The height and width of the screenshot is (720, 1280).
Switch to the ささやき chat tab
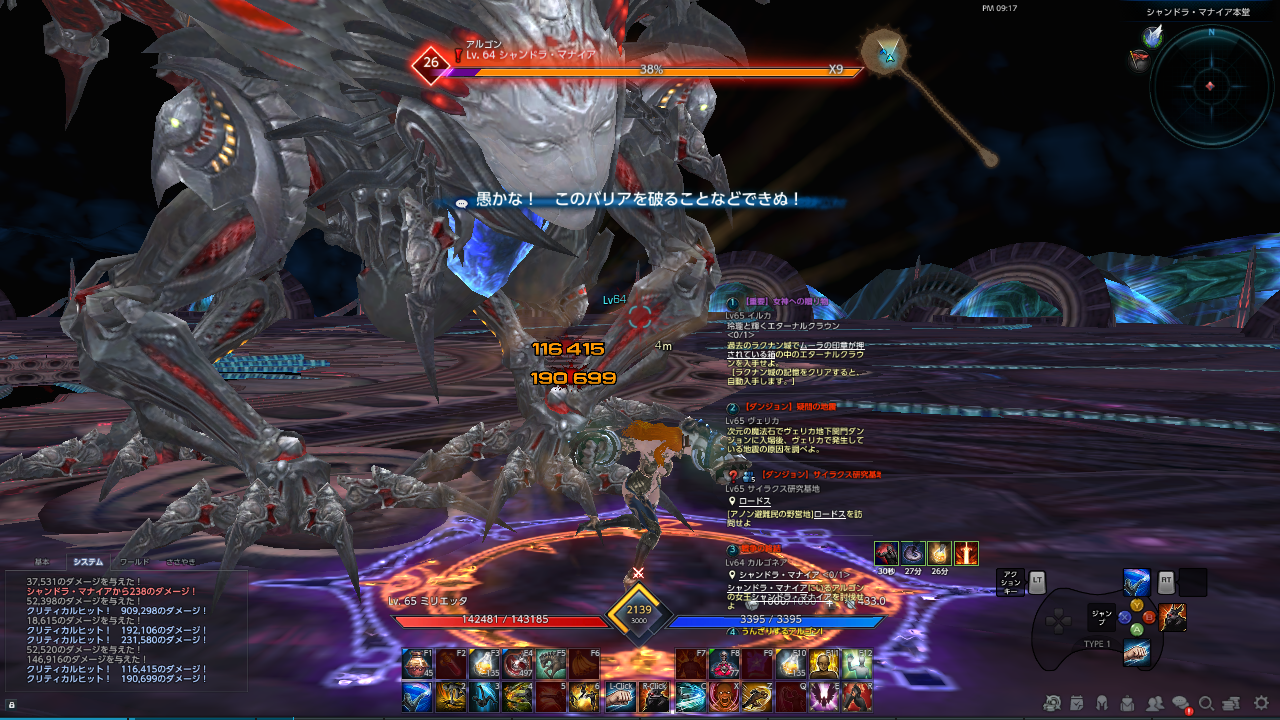tap(181, 562)
